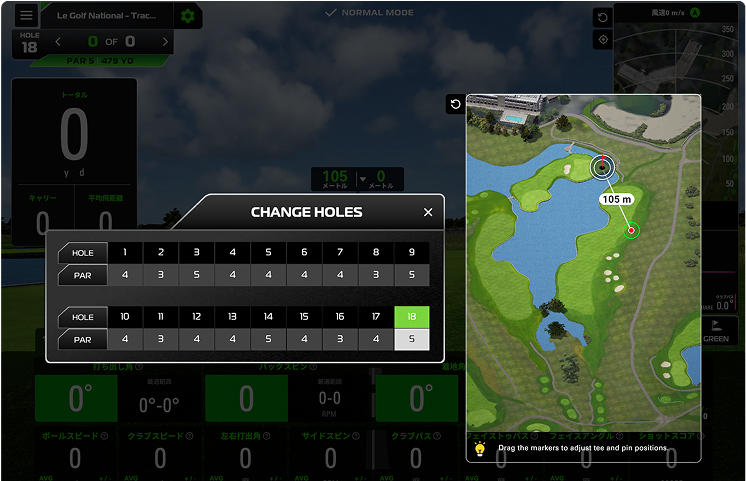Select hole 10 in the back nine
The height and width of the screenshot is (481, 746).
pyautogui.click(x=125, y=317)
